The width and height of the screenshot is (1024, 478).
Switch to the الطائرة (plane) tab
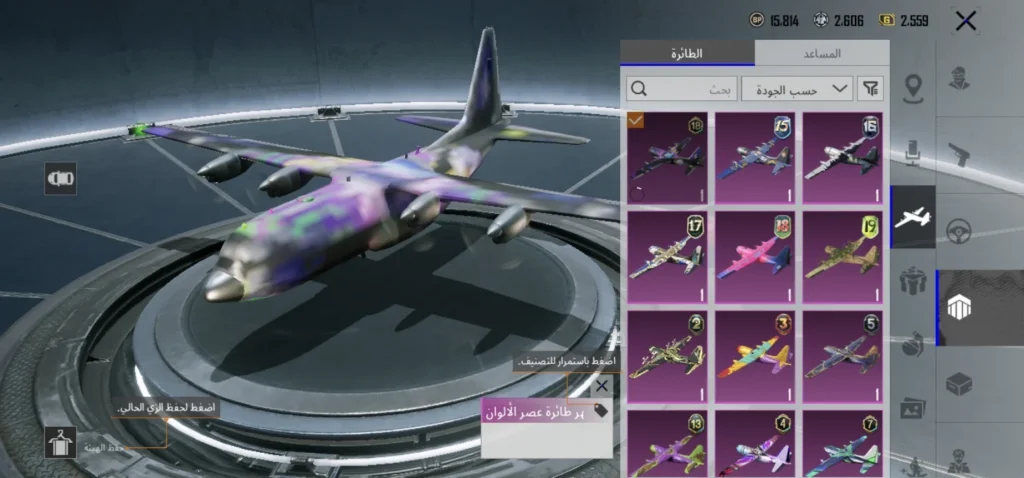point(688,53)
